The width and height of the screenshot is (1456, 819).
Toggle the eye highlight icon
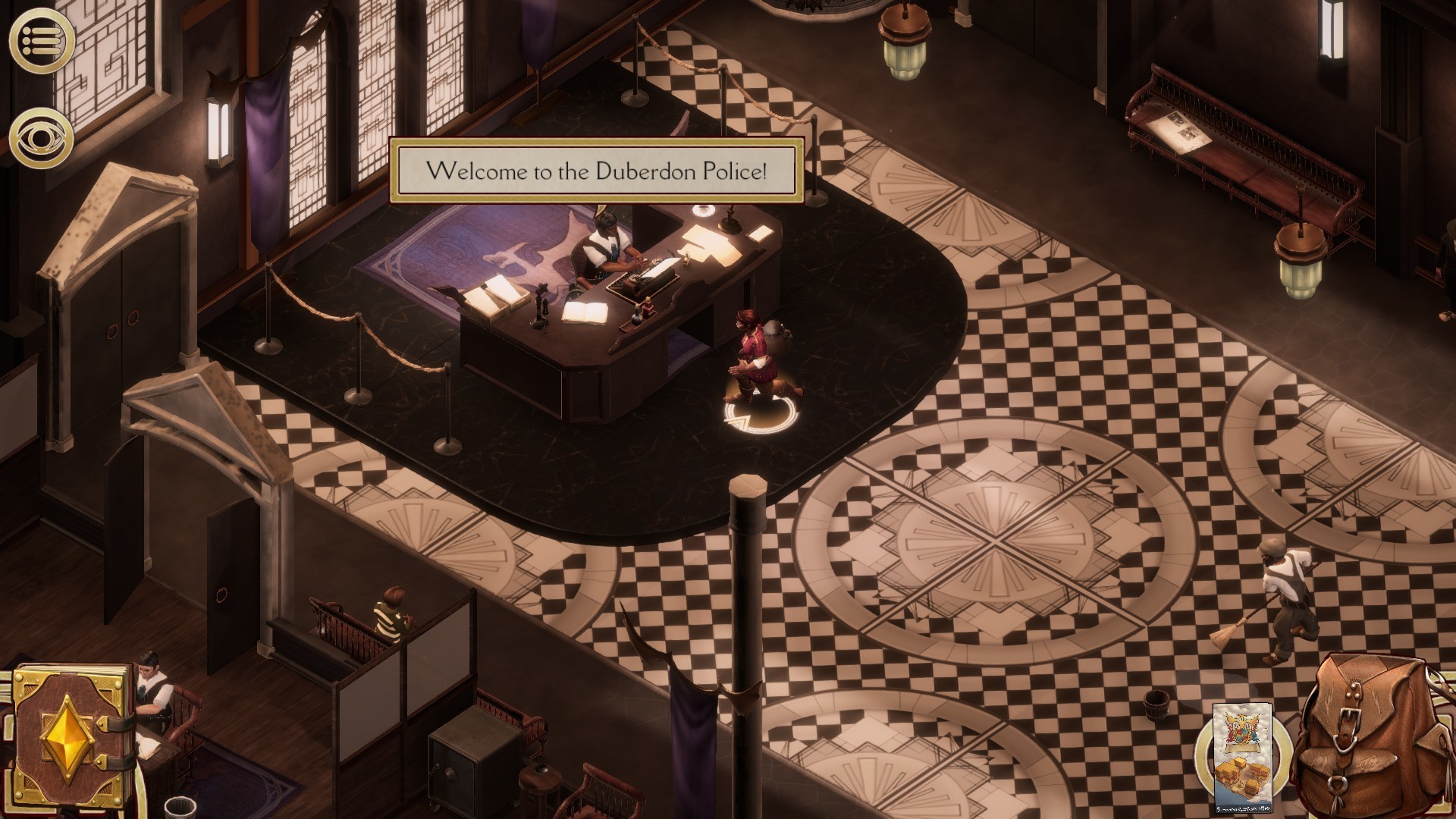pyautogui.click(x=41, y=137)
